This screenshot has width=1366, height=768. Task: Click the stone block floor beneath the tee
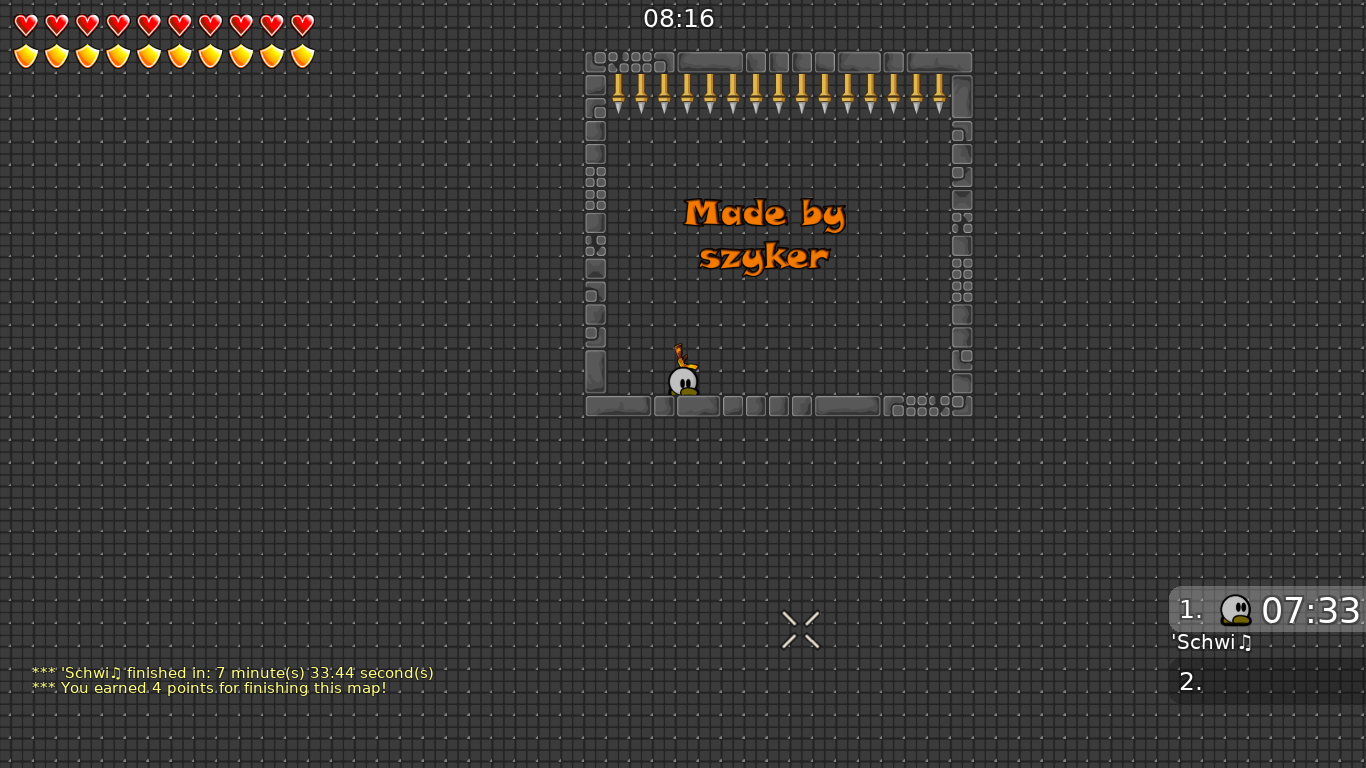(697, 406)
